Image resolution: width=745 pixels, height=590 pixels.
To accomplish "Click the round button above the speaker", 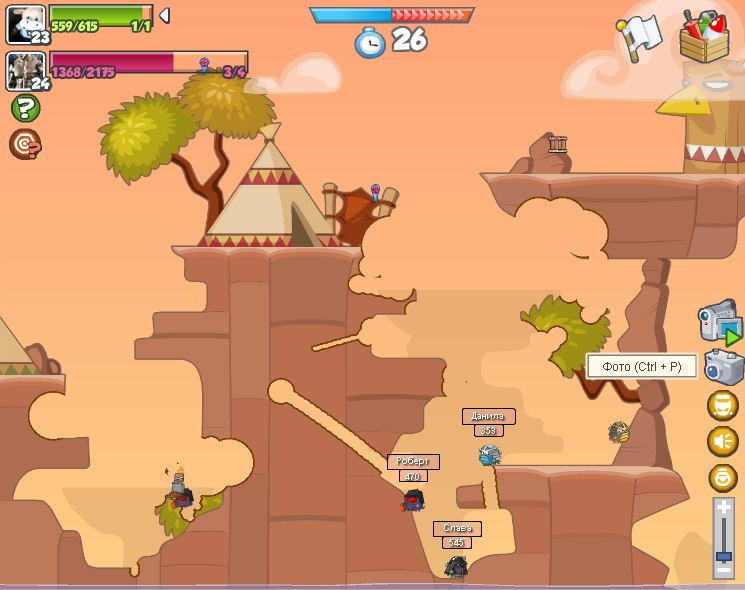I will click(x=722, y=405).
